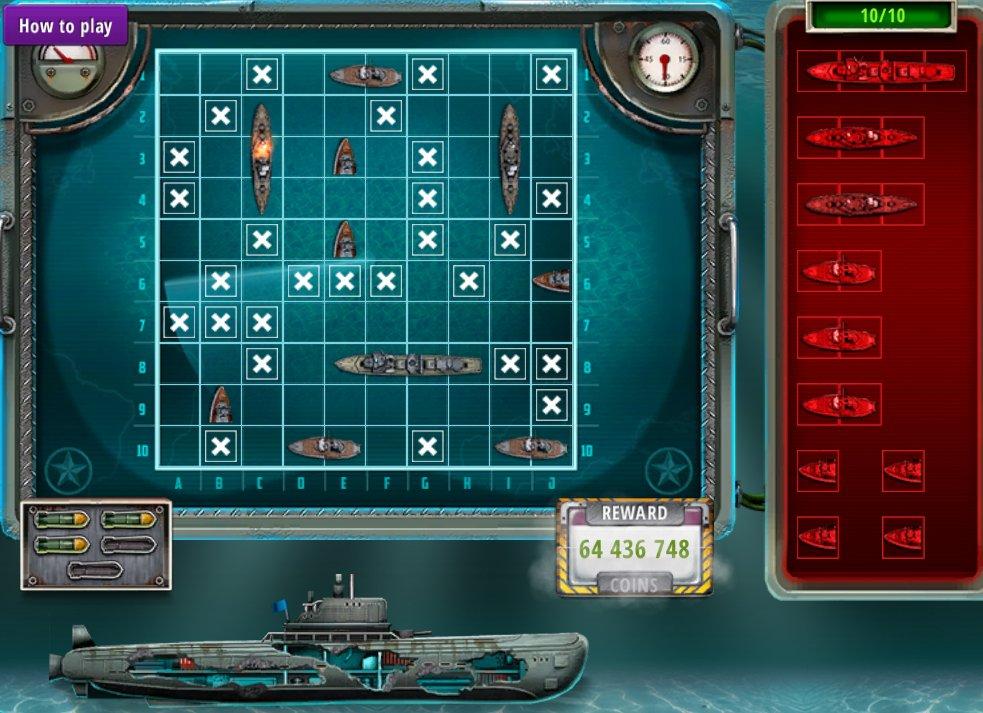Click the X-marked square at B2
The width and height of the screenshot is (983, 713).
pyautogui.click(x=220, y=116)
